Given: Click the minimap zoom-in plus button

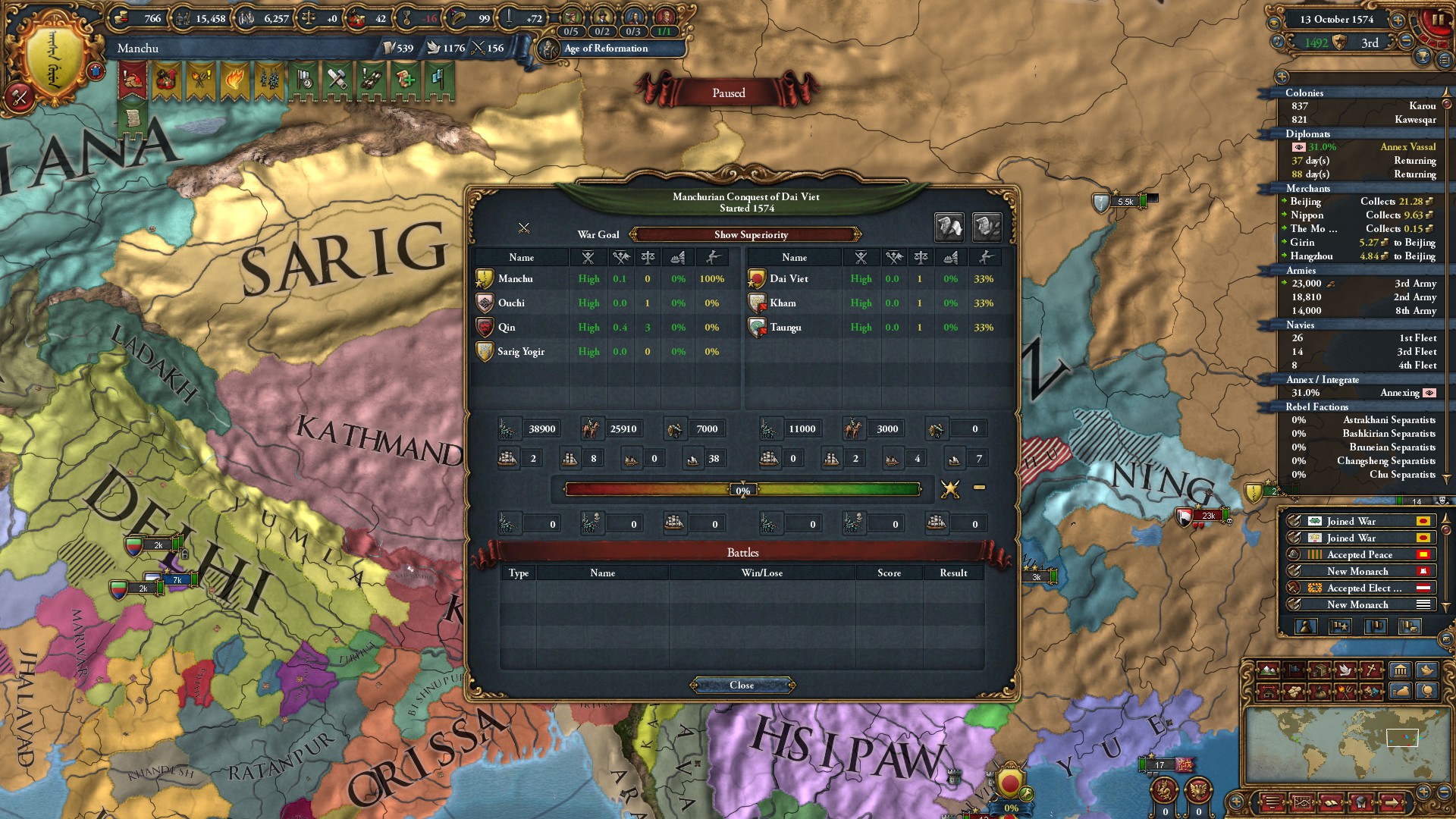Looking at the screenshot, I should (1423, 792).
